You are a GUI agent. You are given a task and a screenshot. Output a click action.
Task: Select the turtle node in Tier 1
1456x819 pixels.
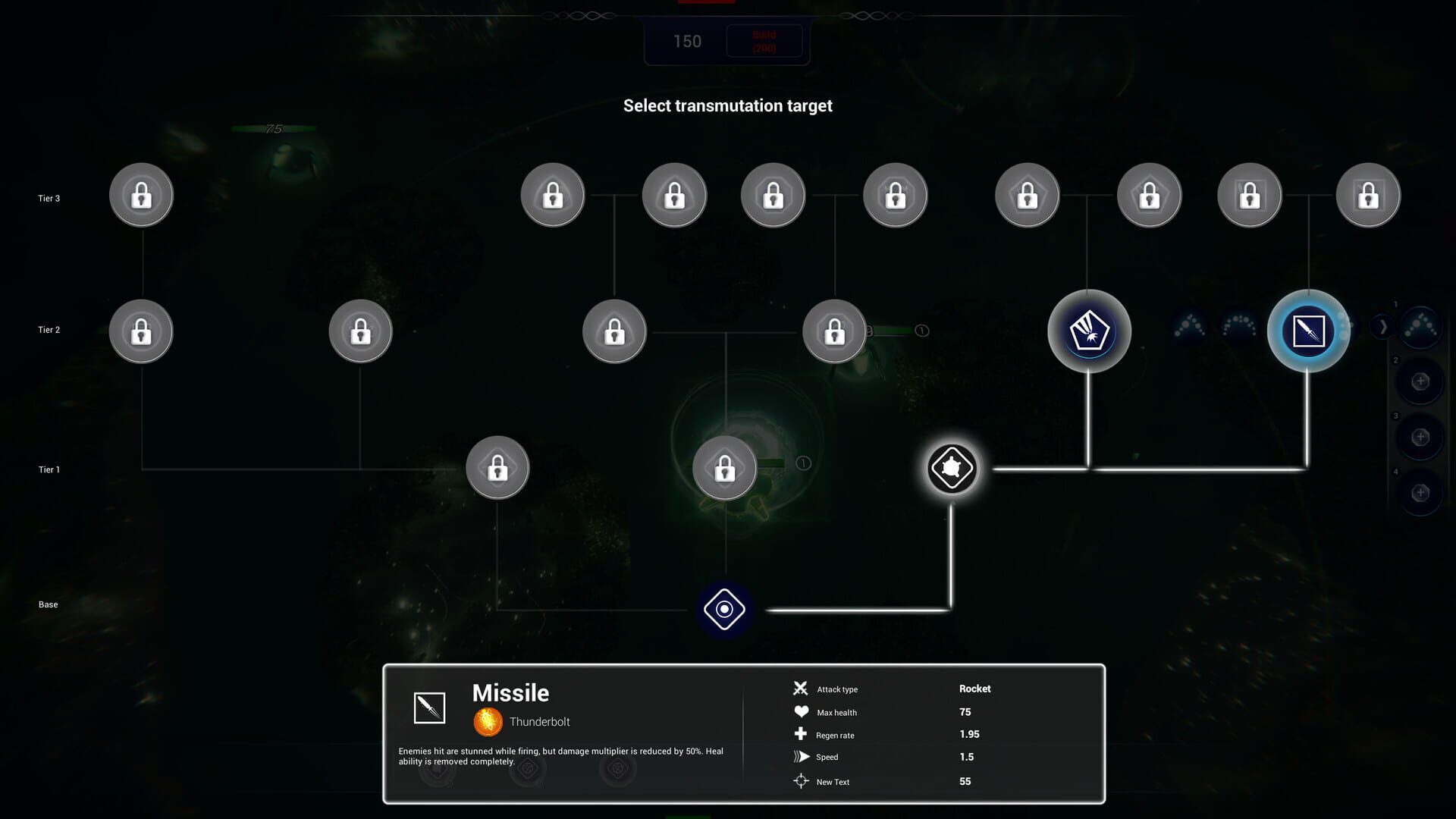click(952, 468)
